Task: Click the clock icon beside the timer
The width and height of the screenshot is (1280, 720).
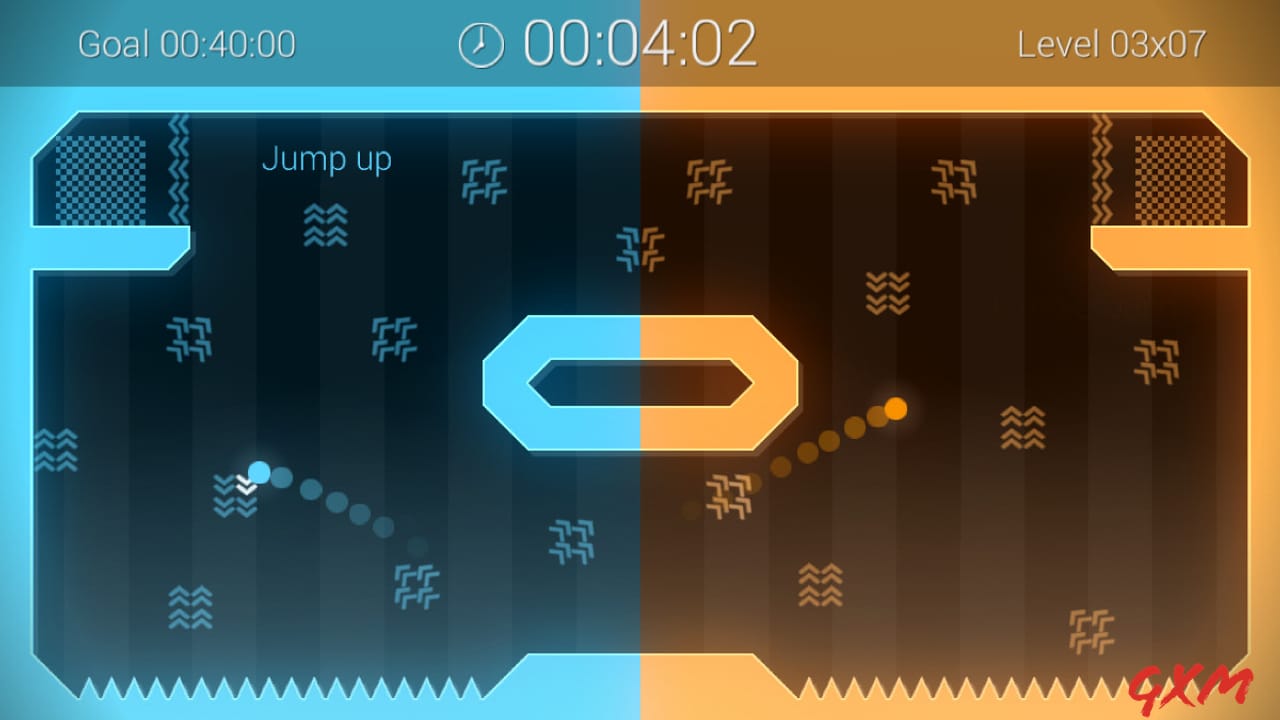Action: coord(479,43)
